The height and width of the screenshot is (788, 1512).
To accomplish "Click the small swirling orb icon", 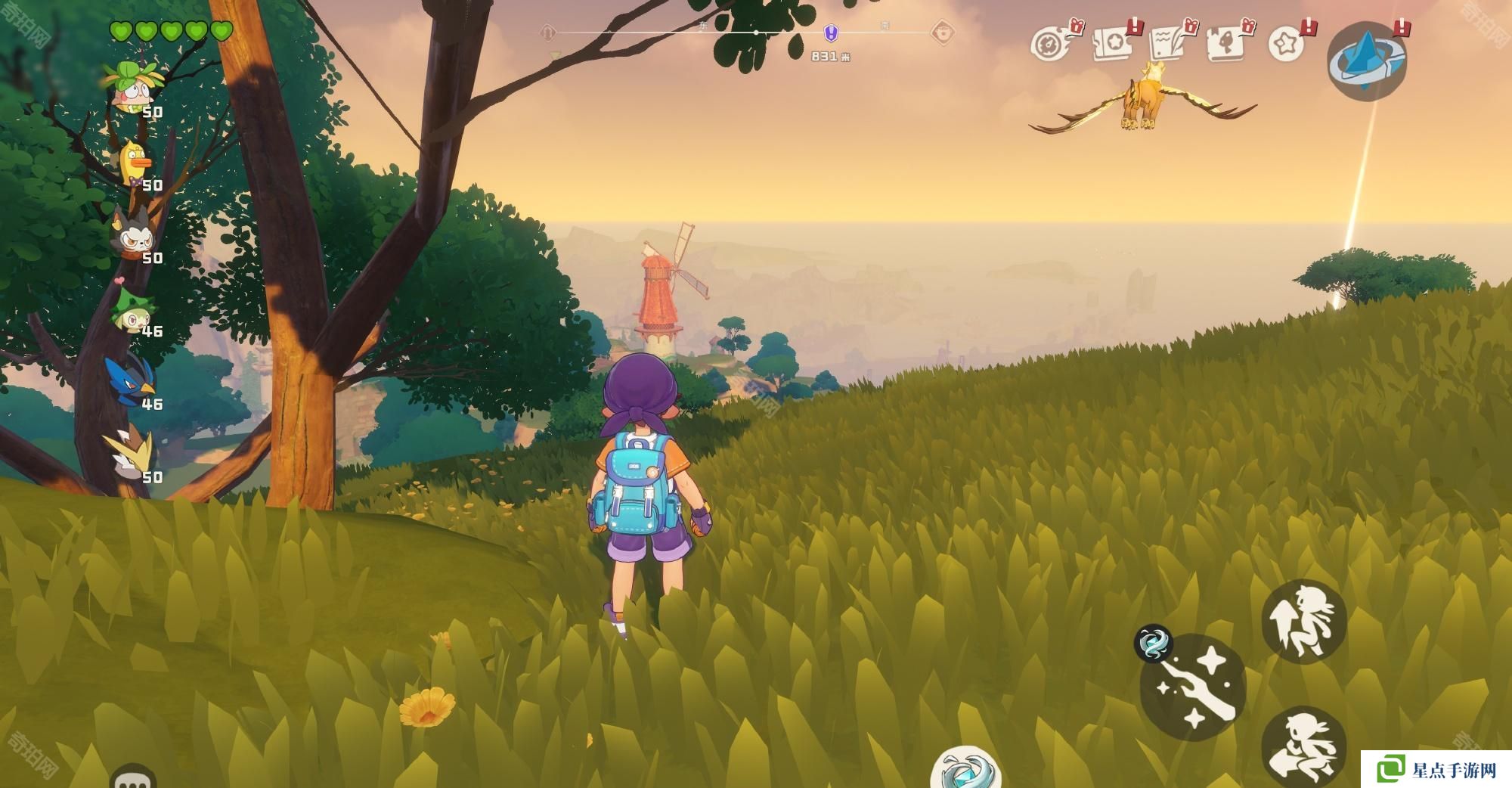I will point(1153,644).
